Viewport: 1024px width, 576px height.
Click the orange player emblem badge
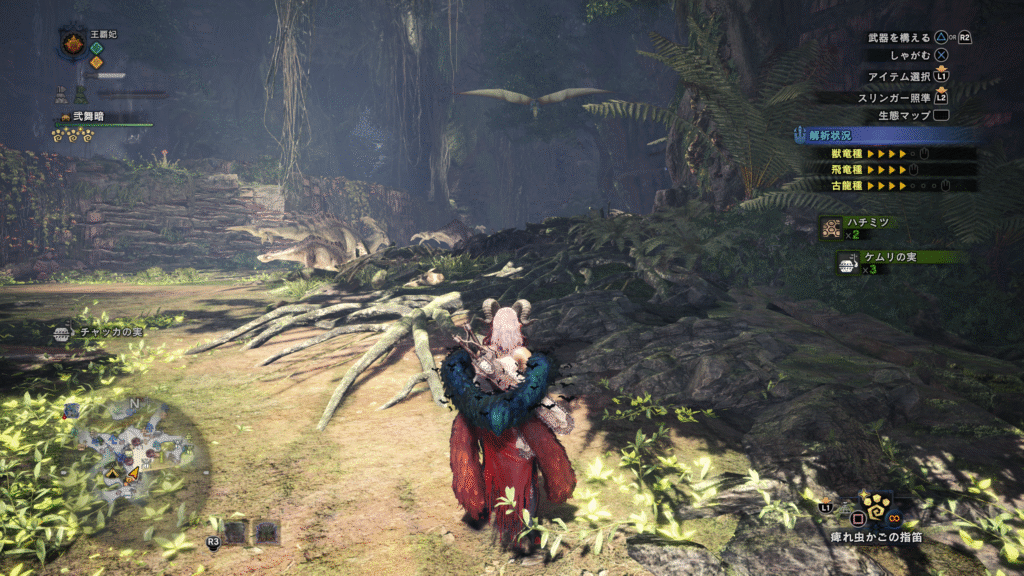pos(73,44)
